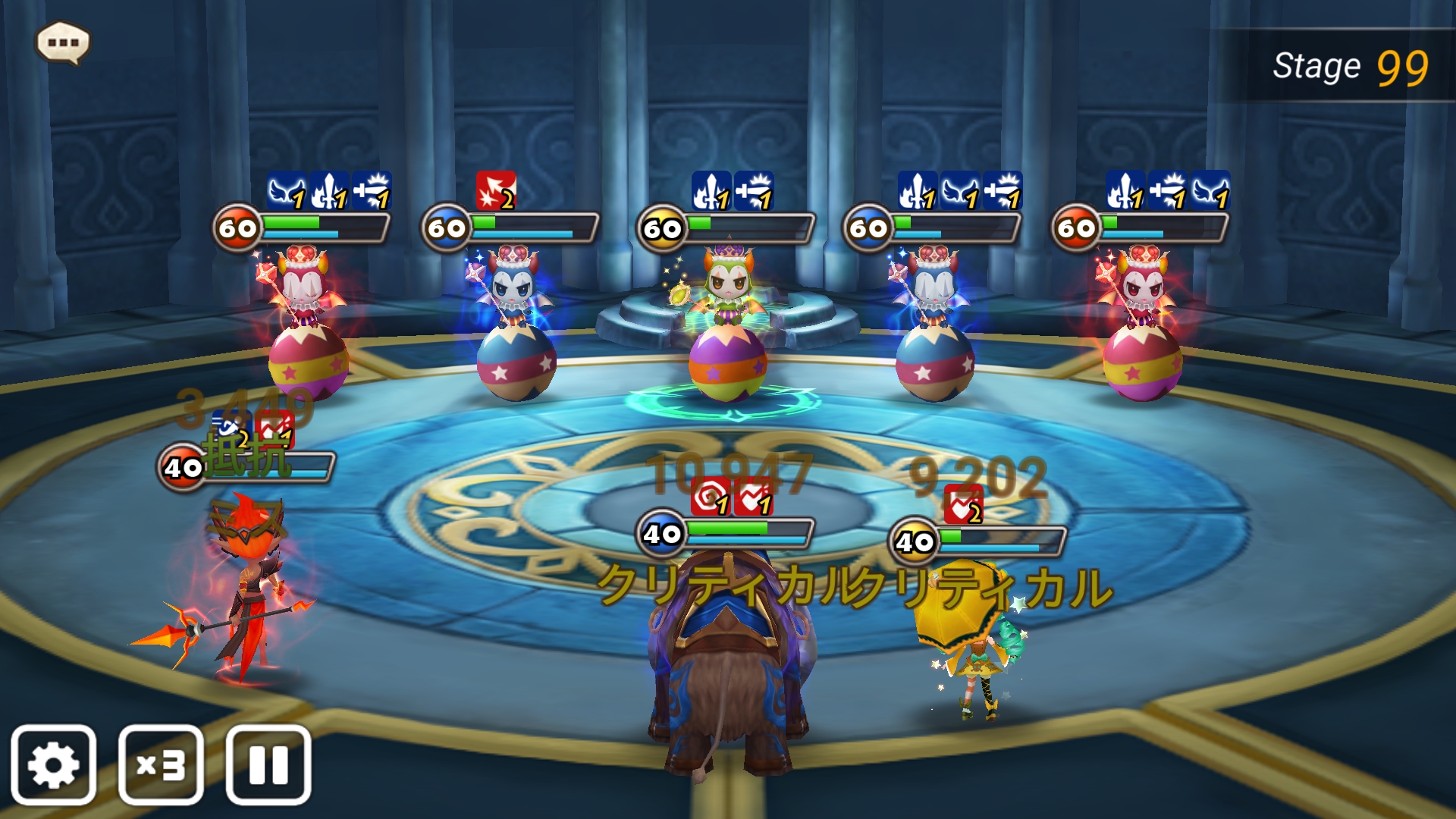Open the gear settings menu
Viewport: 1456px width, 819px height.
(53, 764)
